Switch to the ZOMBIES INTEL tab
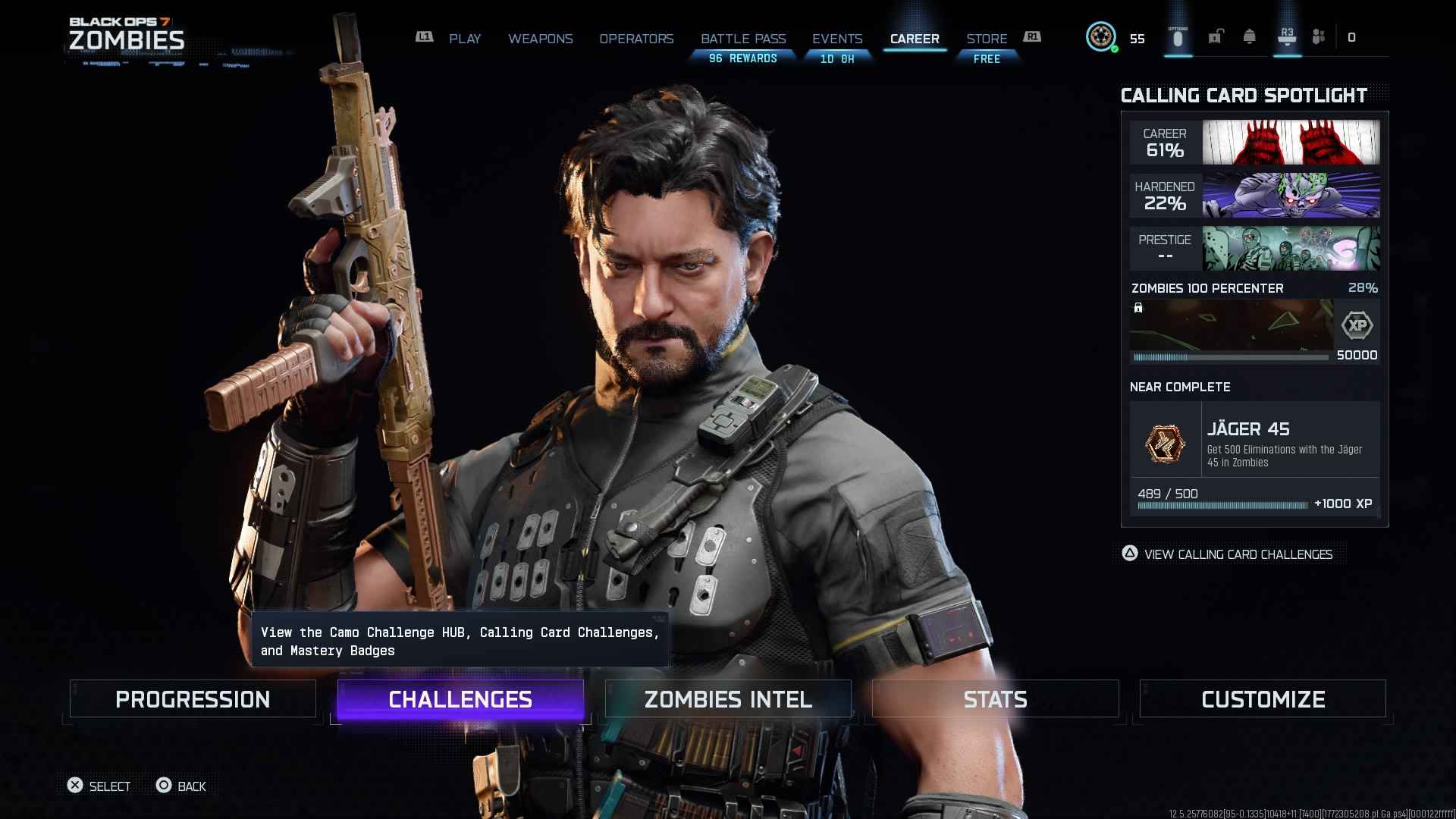The width and height of the screenshot is (1456, 819). click(x=727, y=698)
